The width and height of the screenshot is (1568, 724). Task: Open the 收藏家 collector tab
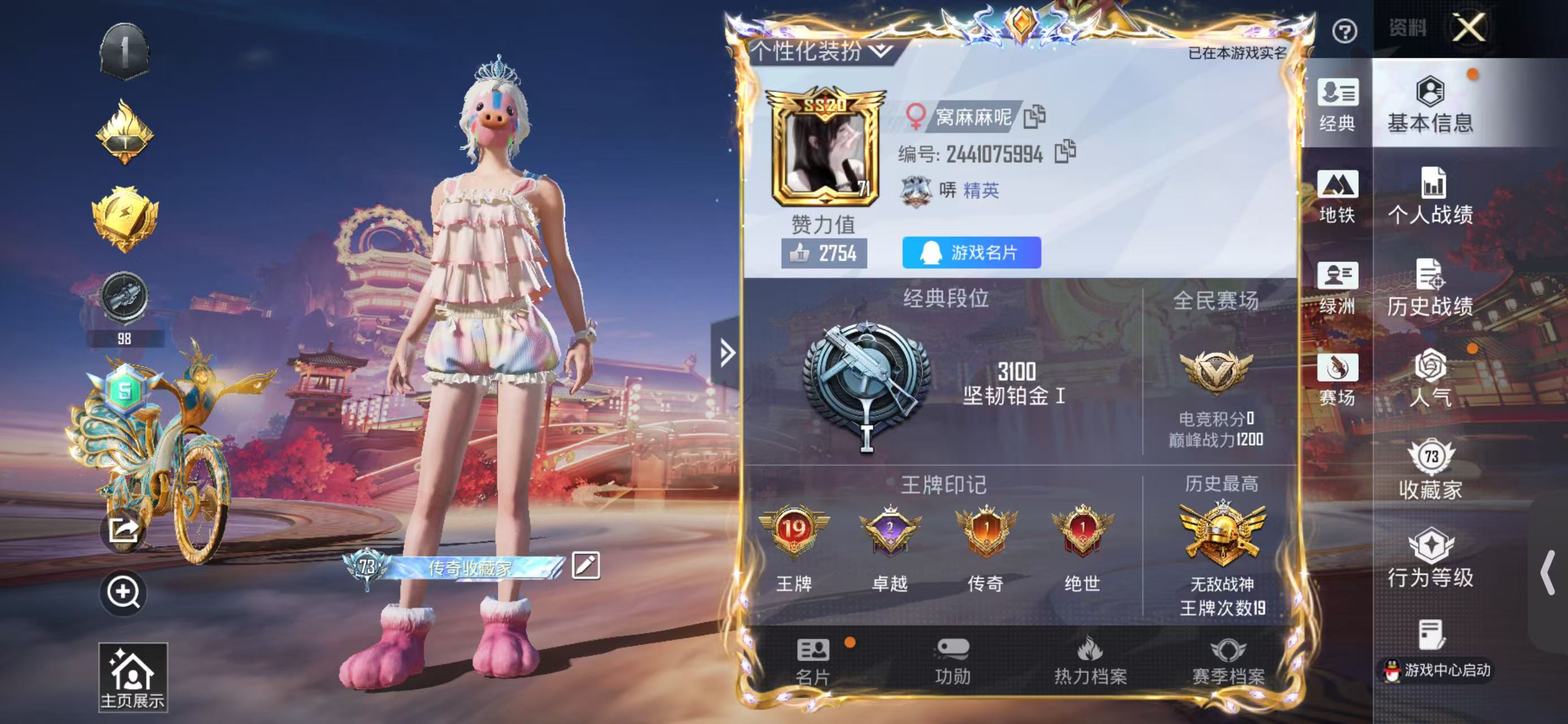pyautogui.click(x=1430, y=470)
